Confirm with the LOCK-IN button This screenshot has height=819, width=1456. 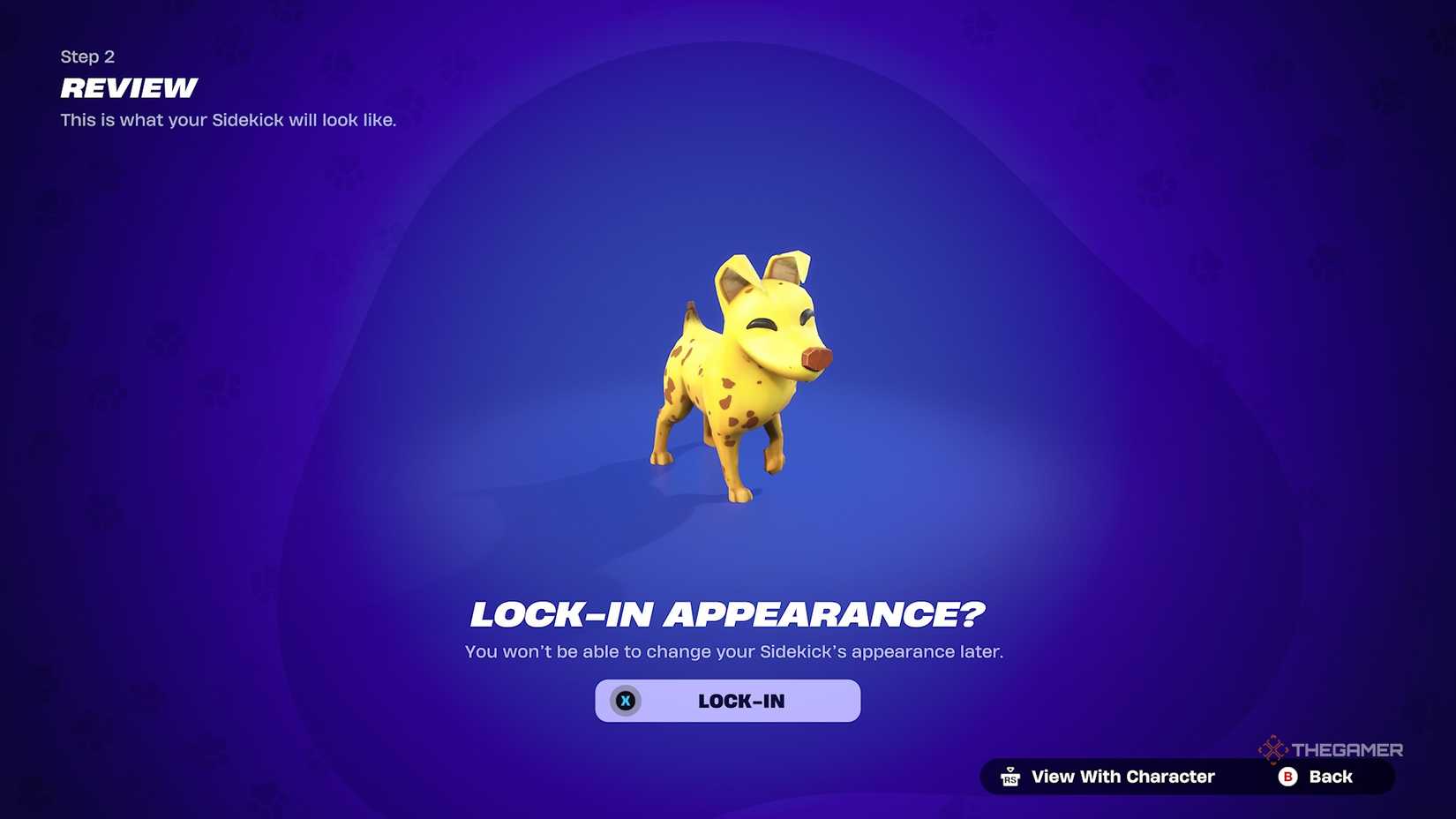coord(729,701)
